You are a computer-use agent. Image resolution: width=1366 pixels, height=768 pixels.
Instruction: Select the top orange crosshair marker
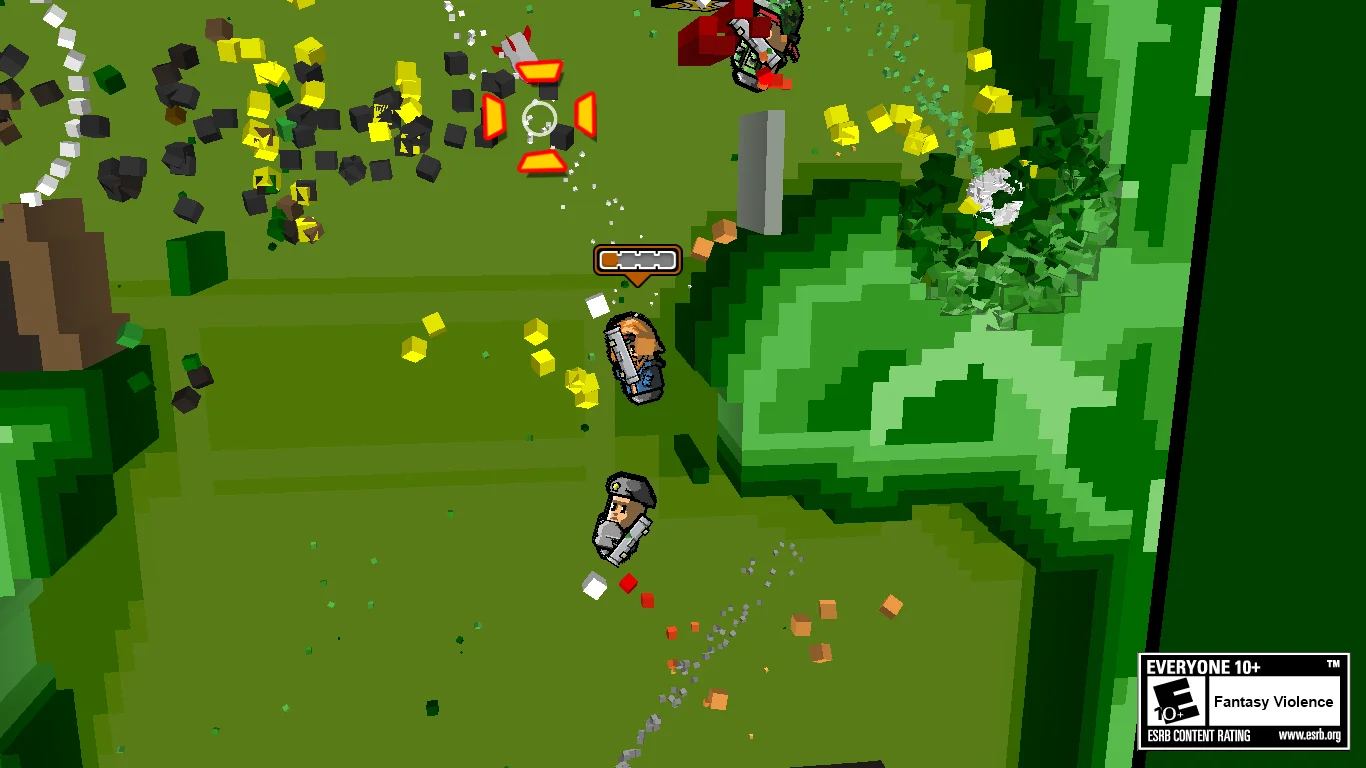point(537,70)
